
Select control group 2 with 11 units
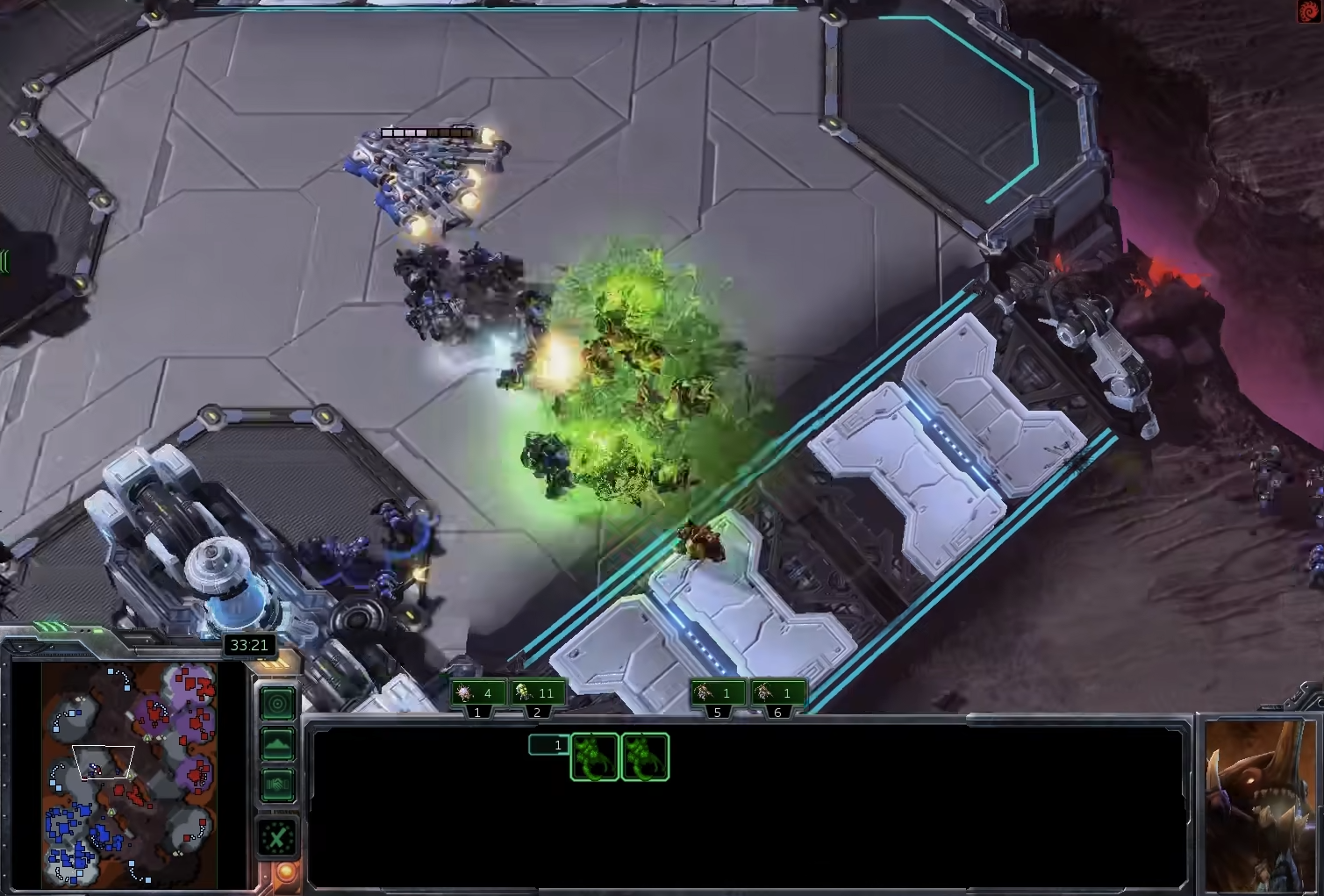tap(537, 693)
